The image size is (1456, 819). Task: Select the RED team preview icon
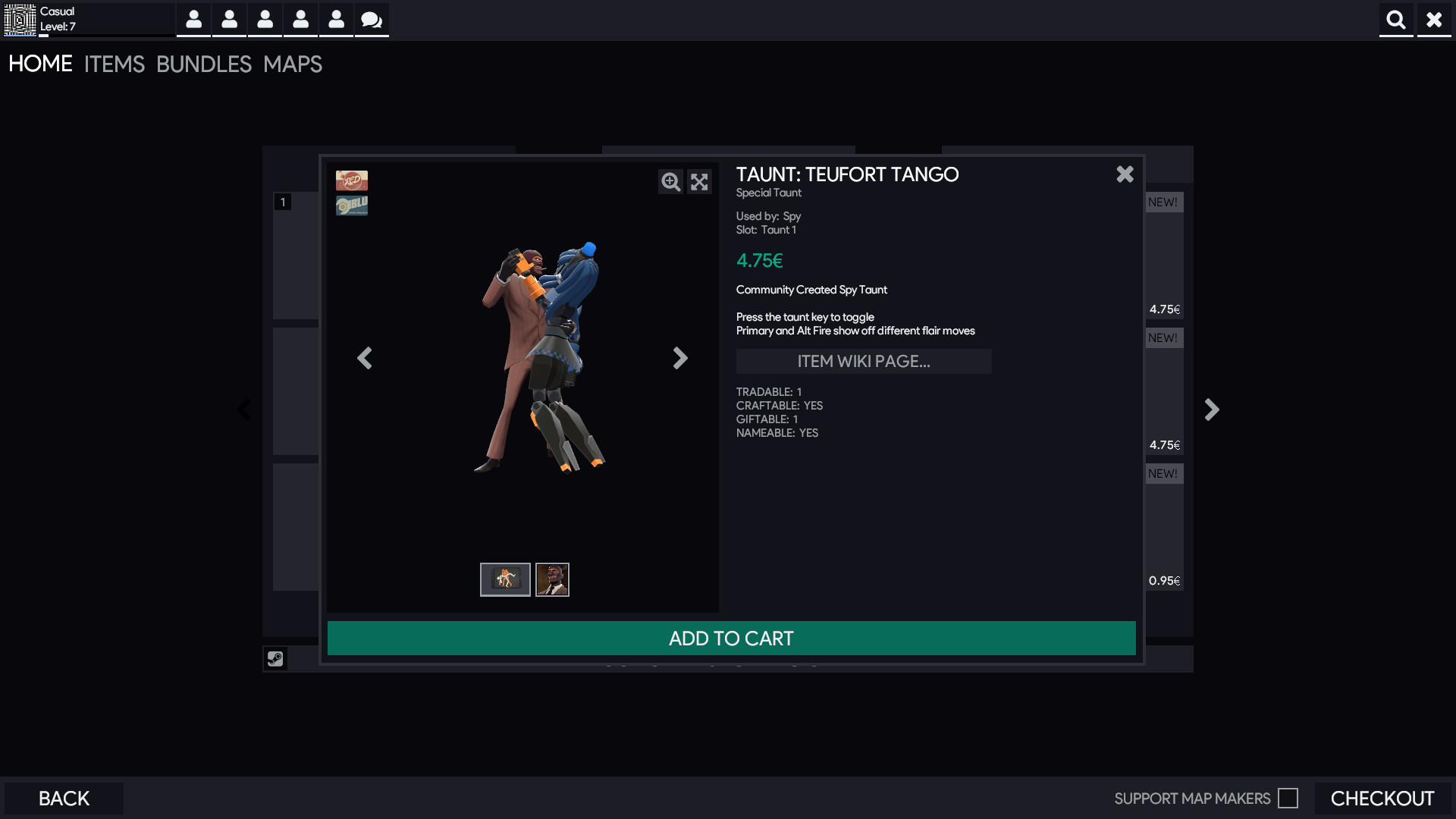coord(352,180)
